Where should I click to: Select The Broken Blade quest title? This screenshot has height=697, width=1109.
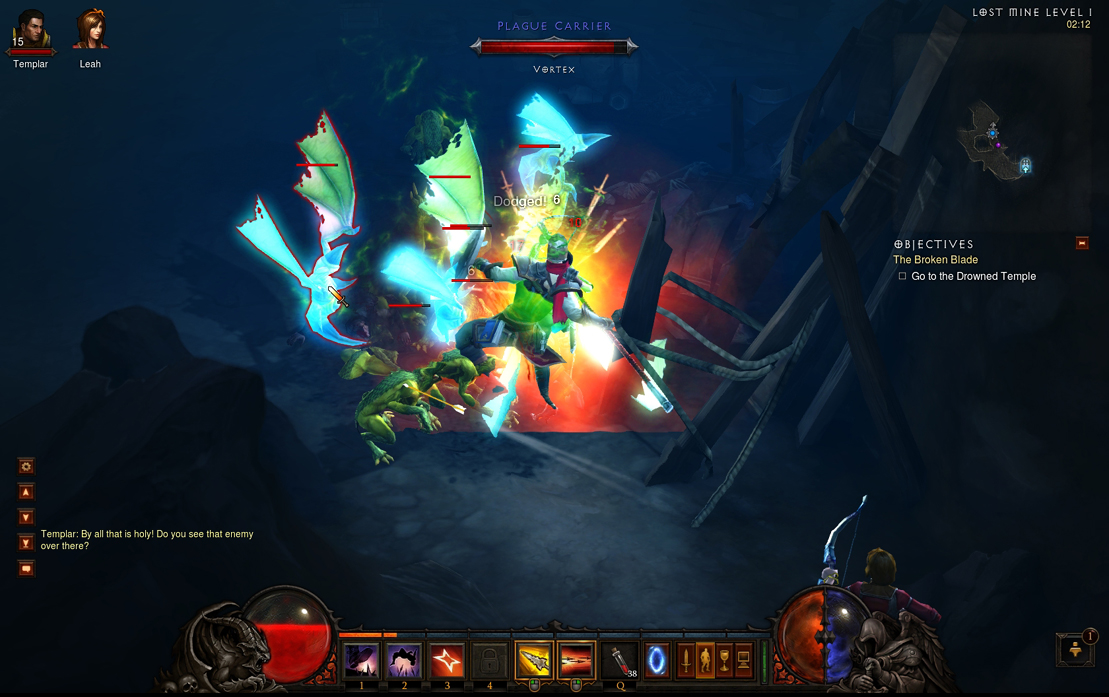(935, 260)
